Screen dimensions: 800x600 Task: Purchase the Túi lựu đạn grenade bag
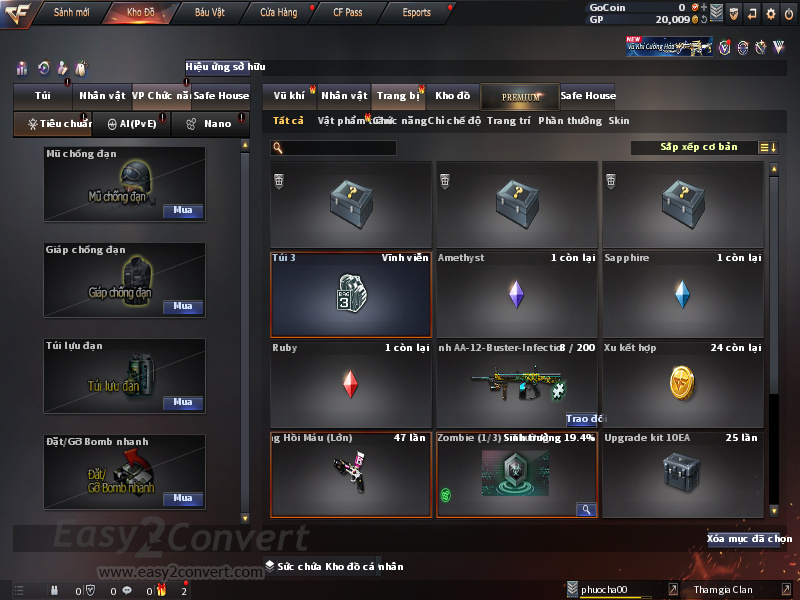pos(182,402)
